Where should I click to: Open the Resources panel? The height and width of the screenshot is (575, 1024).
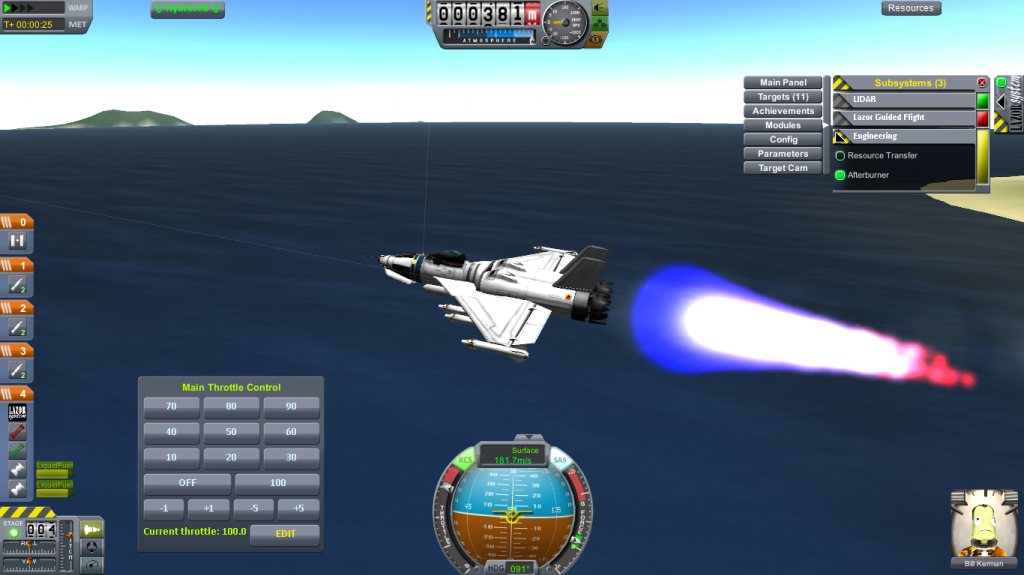coord(910,8)
